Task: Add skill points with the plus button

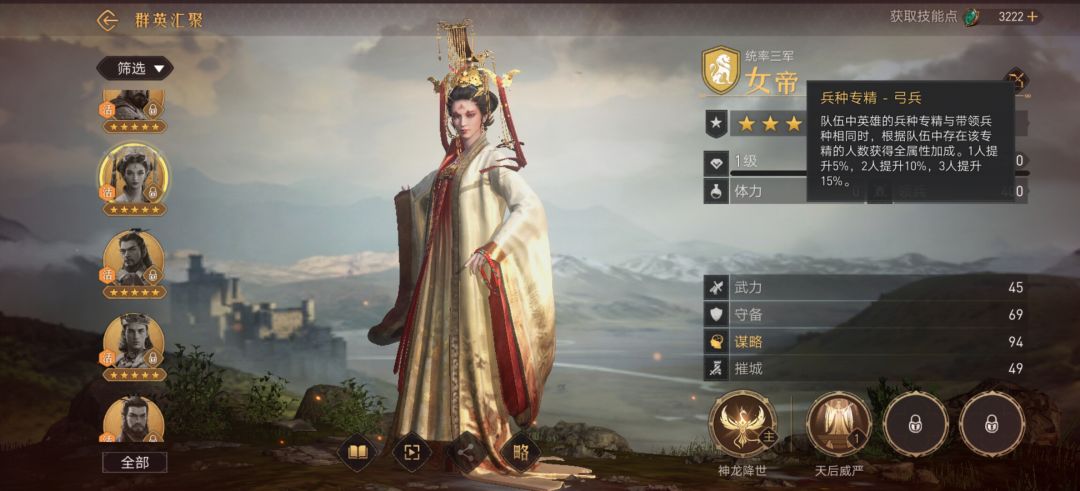Action: (1032, 17)
